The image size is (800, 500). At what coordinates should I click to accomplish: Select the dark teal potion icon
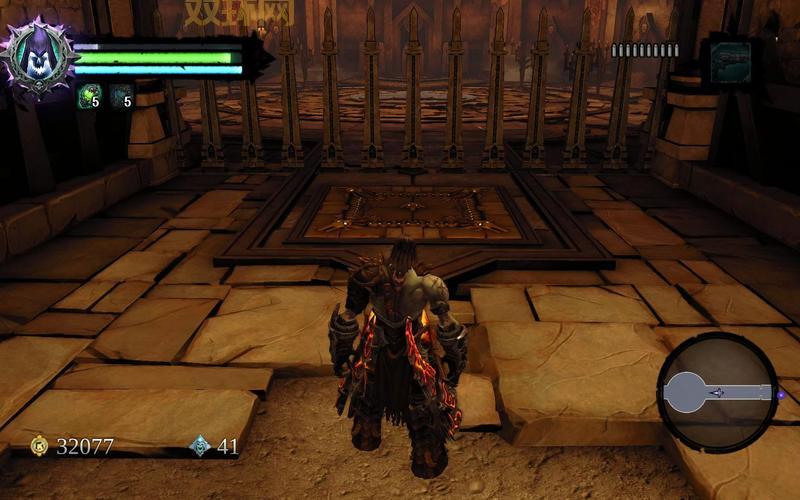(121, 95)
